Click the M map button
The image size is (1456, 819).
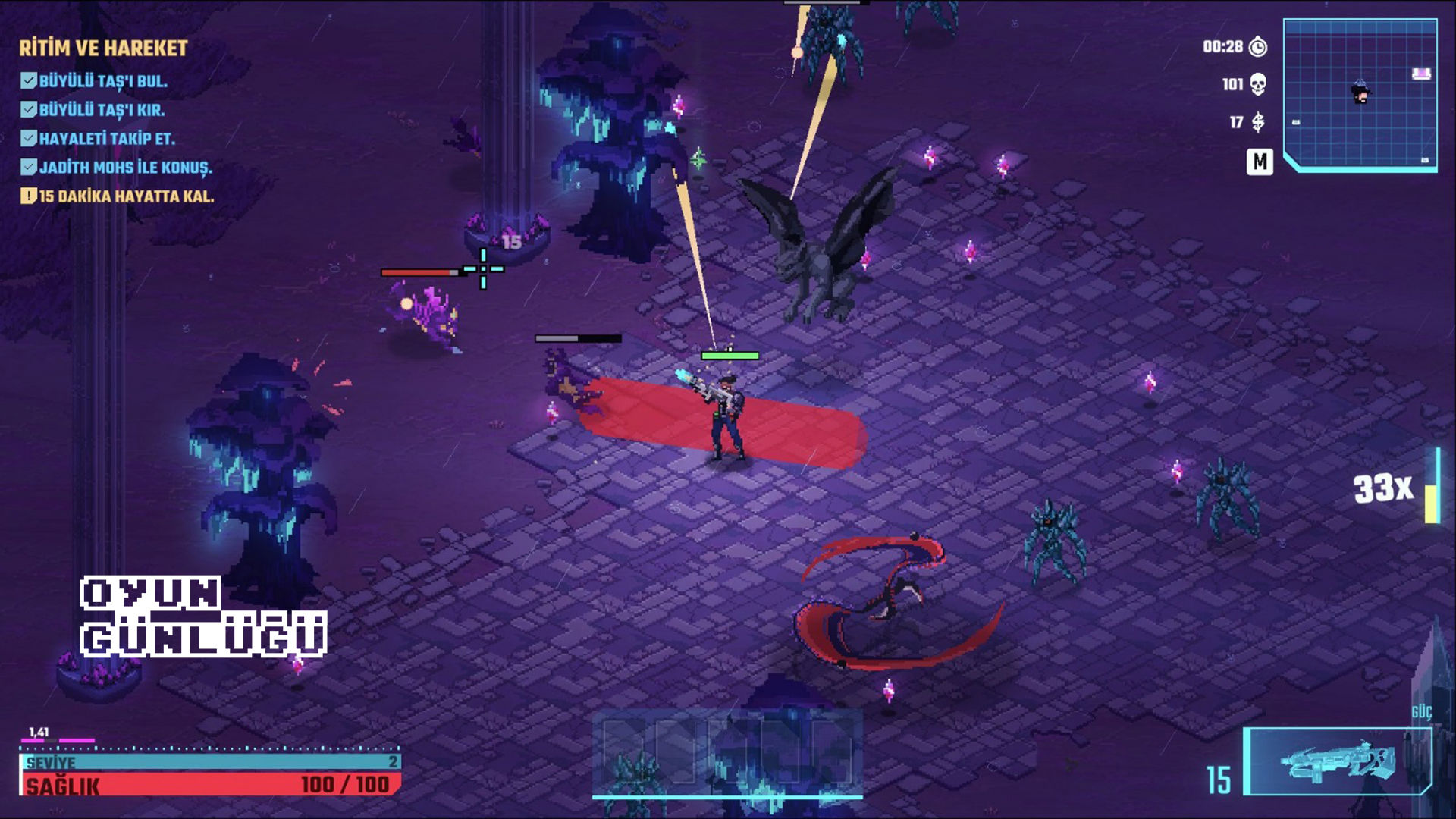(1259, 162)
